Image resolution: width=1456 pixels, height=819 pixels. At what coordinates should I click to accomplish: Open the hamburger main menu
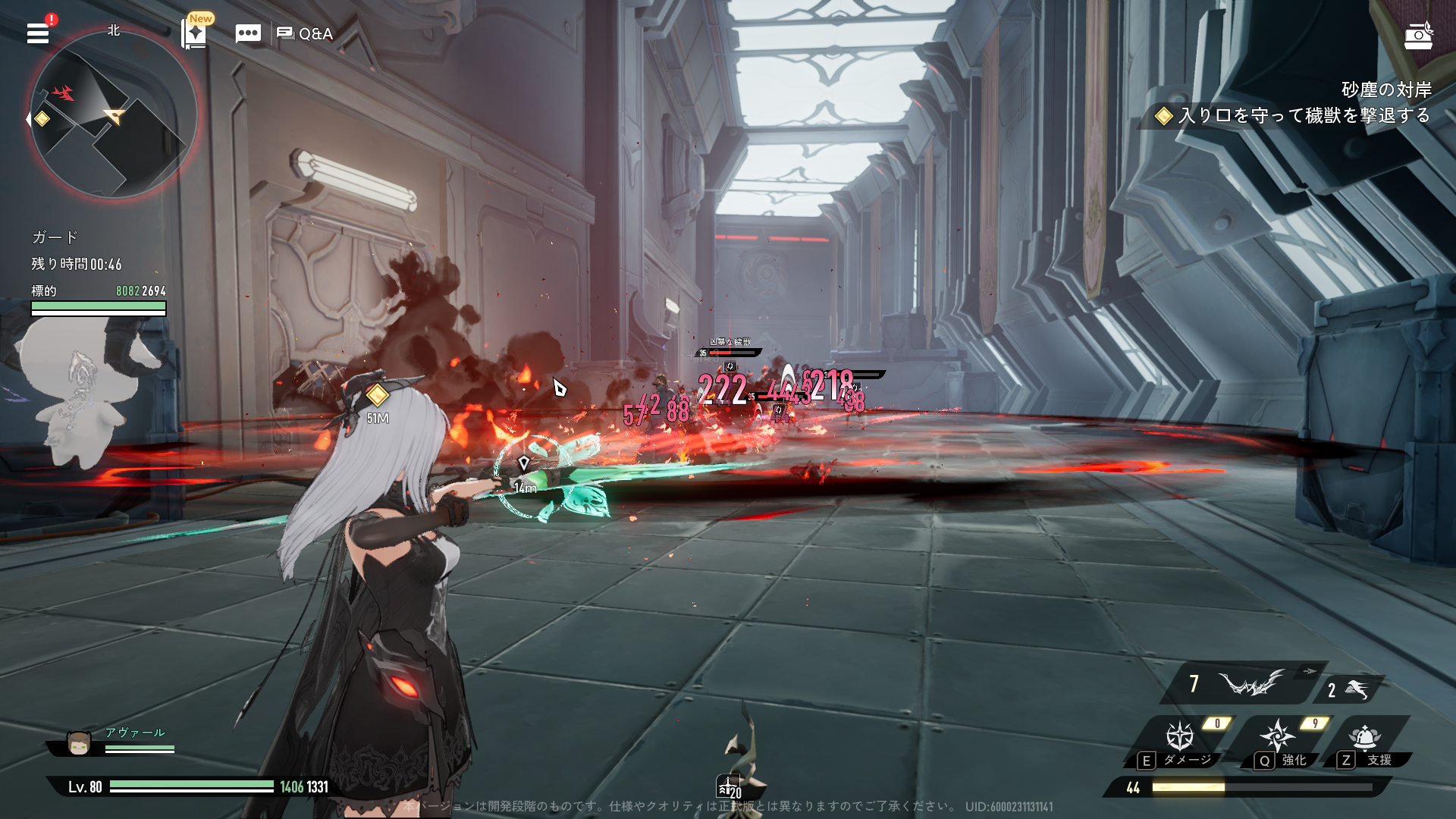38,33
